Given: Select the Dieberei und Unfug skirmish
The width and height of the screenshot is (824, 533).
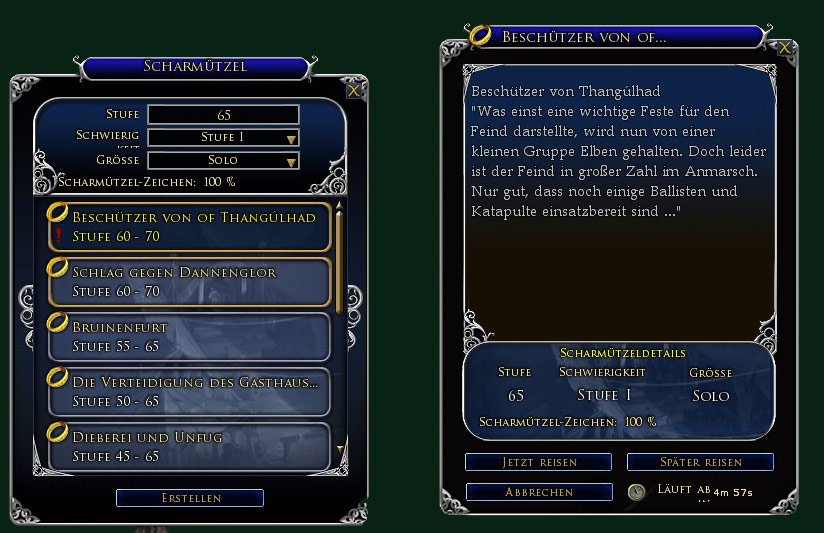Looking at the screenshot, I should [x=188, y=446].
